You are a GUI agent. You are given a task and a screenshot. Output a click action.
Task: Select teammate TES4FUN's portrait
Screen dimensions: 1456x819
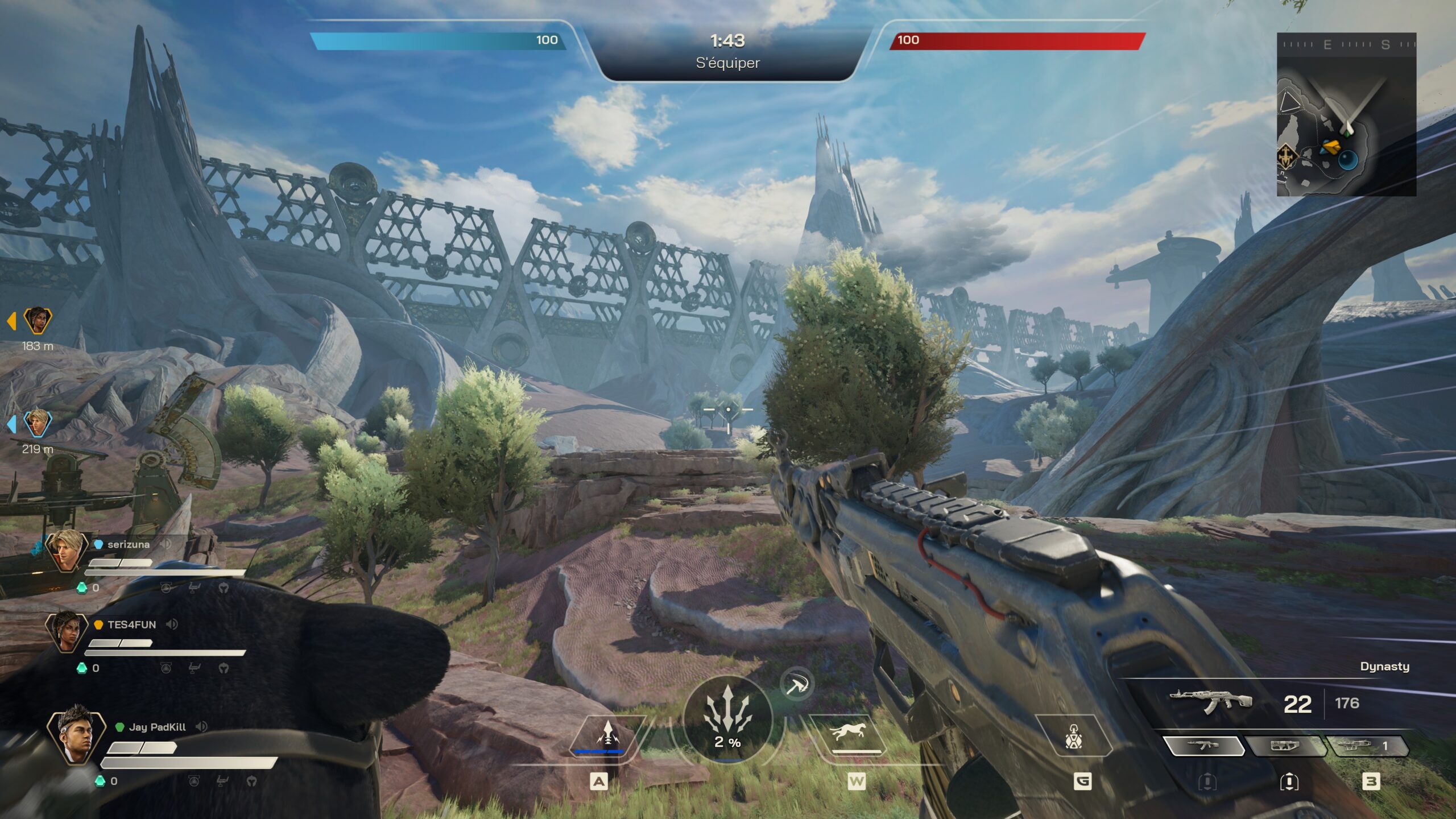click(x=66, y=631)
